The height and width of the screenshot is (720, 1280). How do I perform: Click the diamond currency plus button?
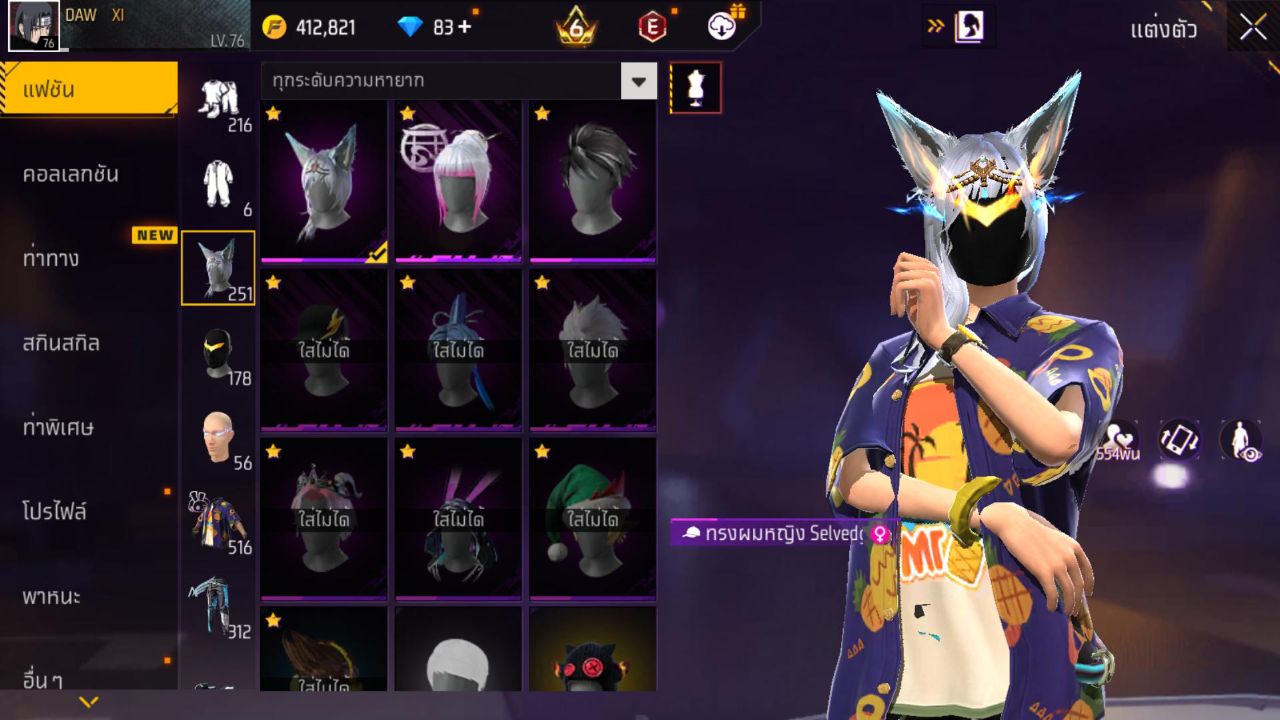coord(464,27)
